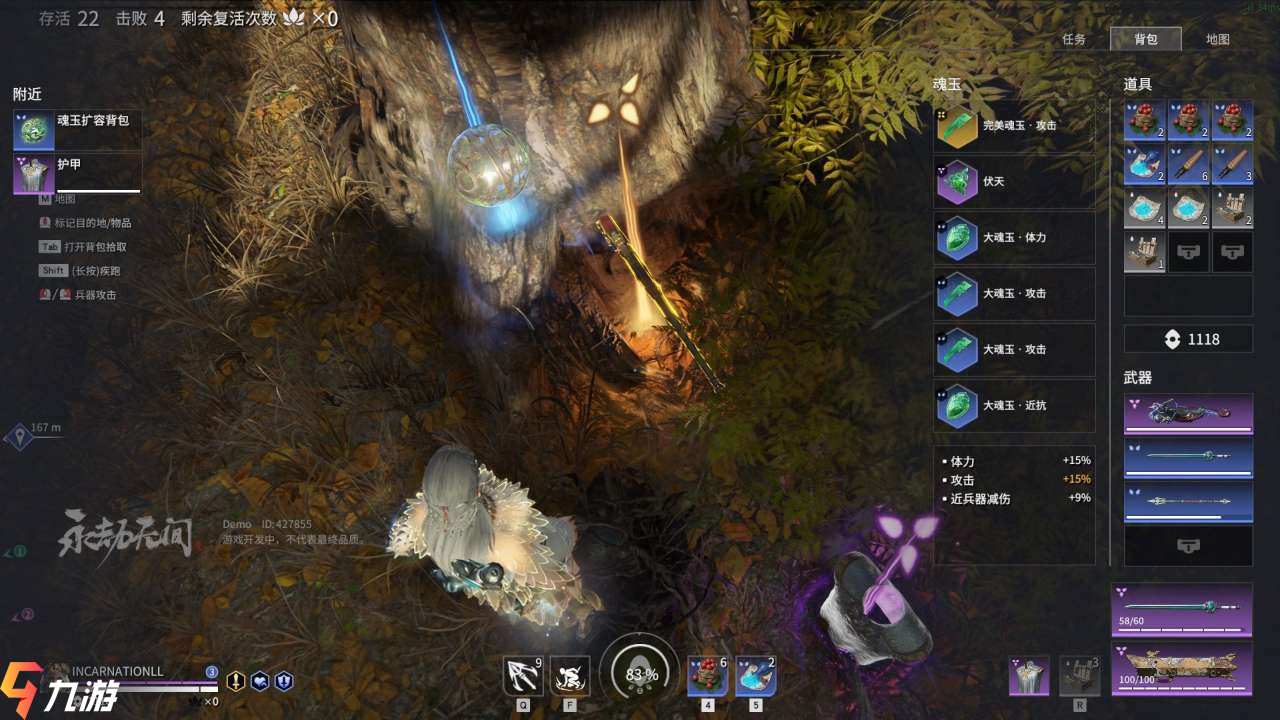Choose the 大魂玉·近抗 soul jade
Viewport: 1280px width, 720px height.
click(x=1014, y=406)
